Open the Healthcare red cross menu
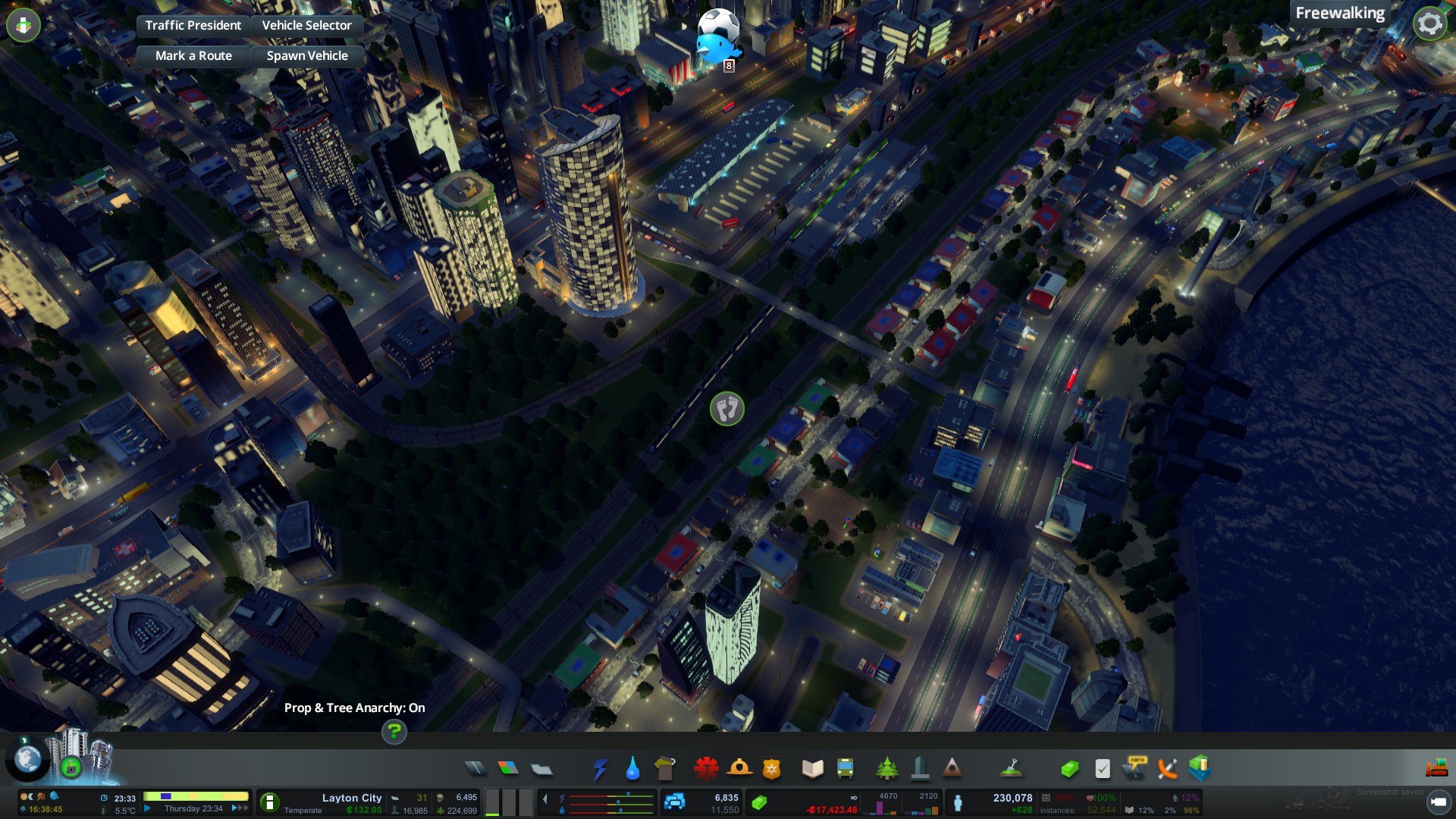 tap(706, 769)
